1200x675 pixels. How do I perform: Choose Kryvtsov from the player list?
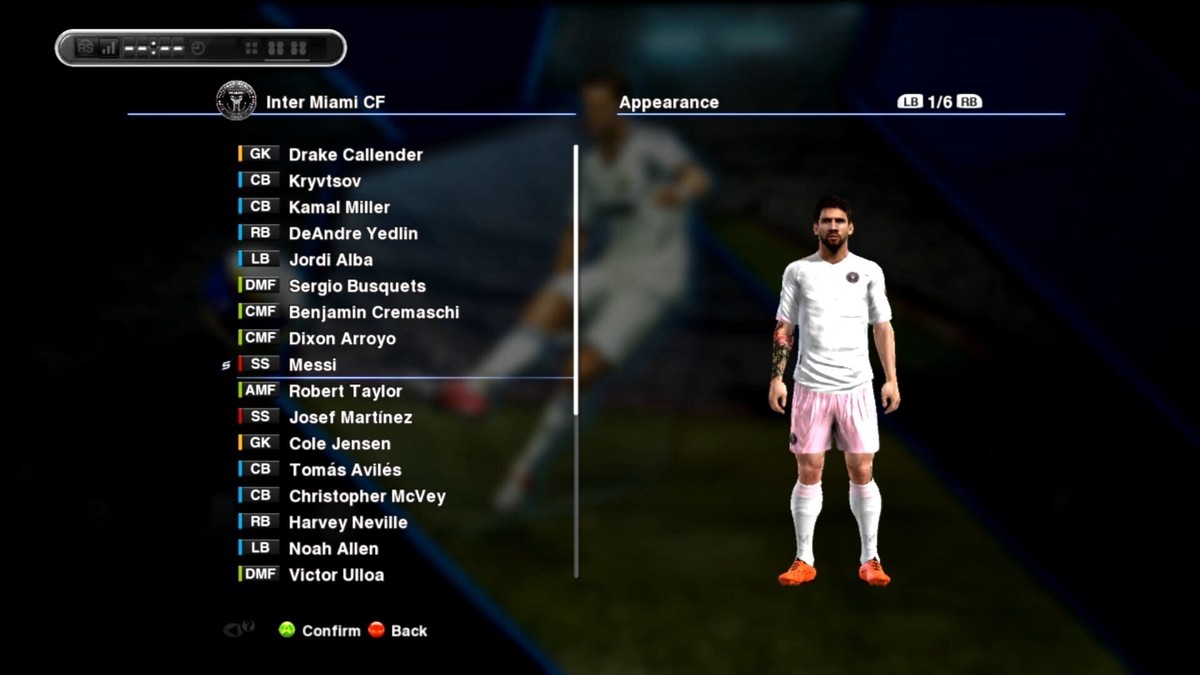coord(324,181)
